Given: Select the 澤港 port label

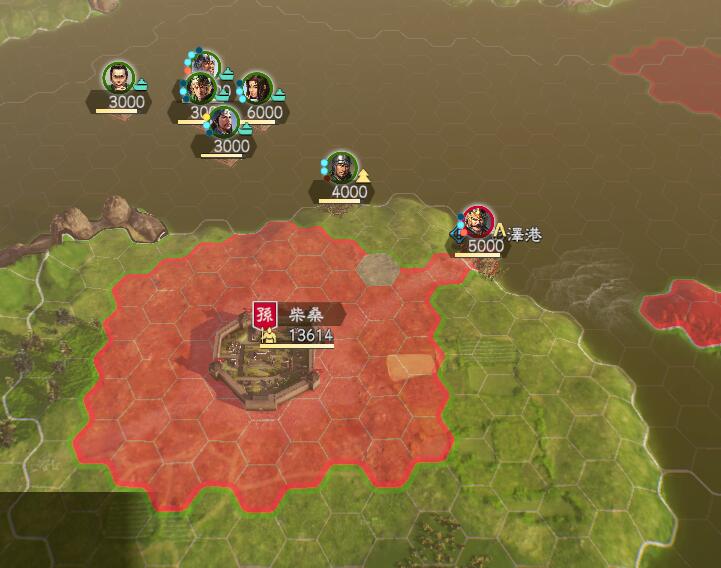Looking at the screenshot, I should point(524,234).
